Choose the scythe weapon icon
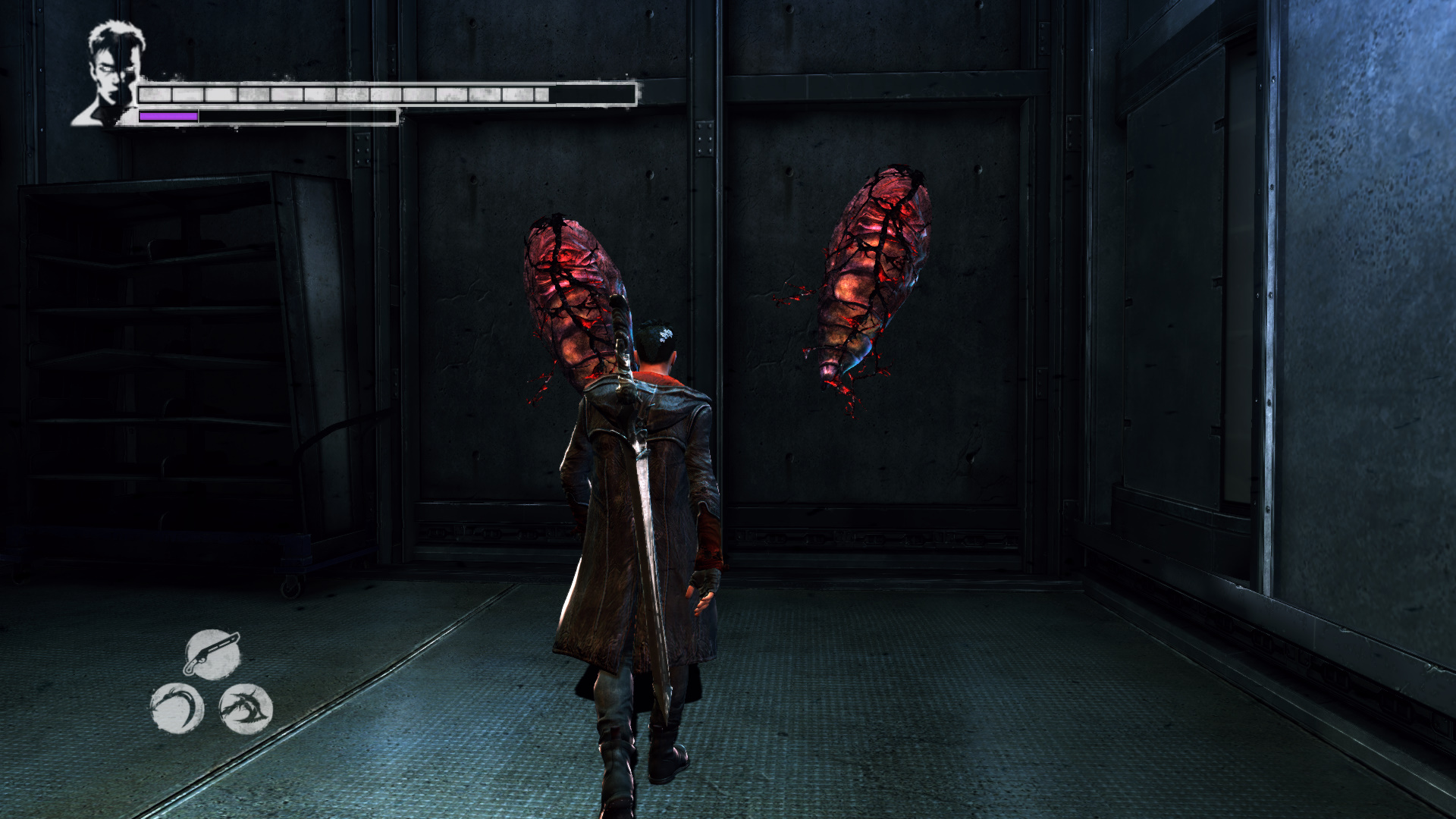The height and width of the screenshot is (819, 1456). [x=177, y=708]
